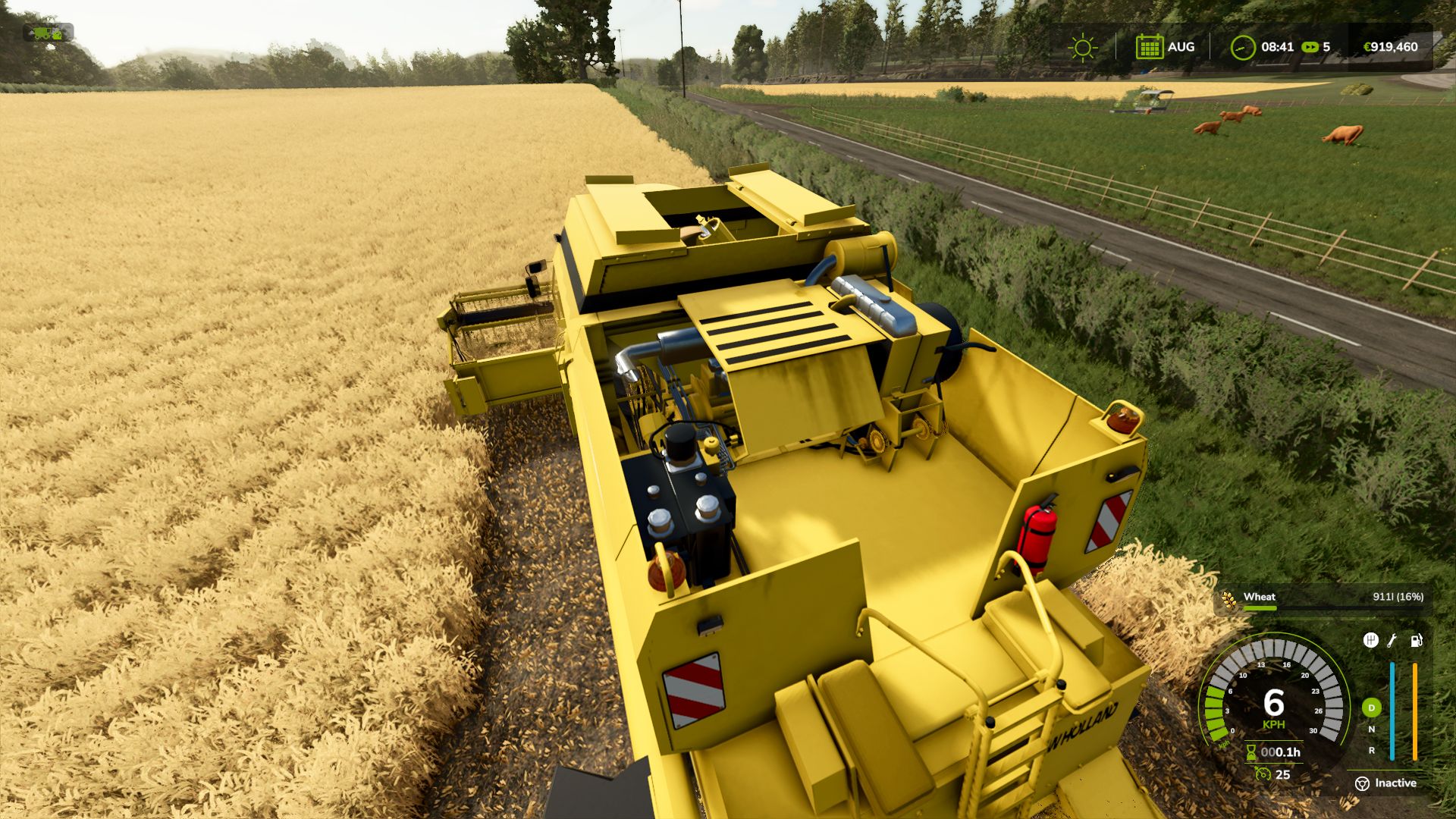This screenshot has width=1456, height=819.
Task: Select the Drive (D) gear indicator
Action: (1371, 708)
